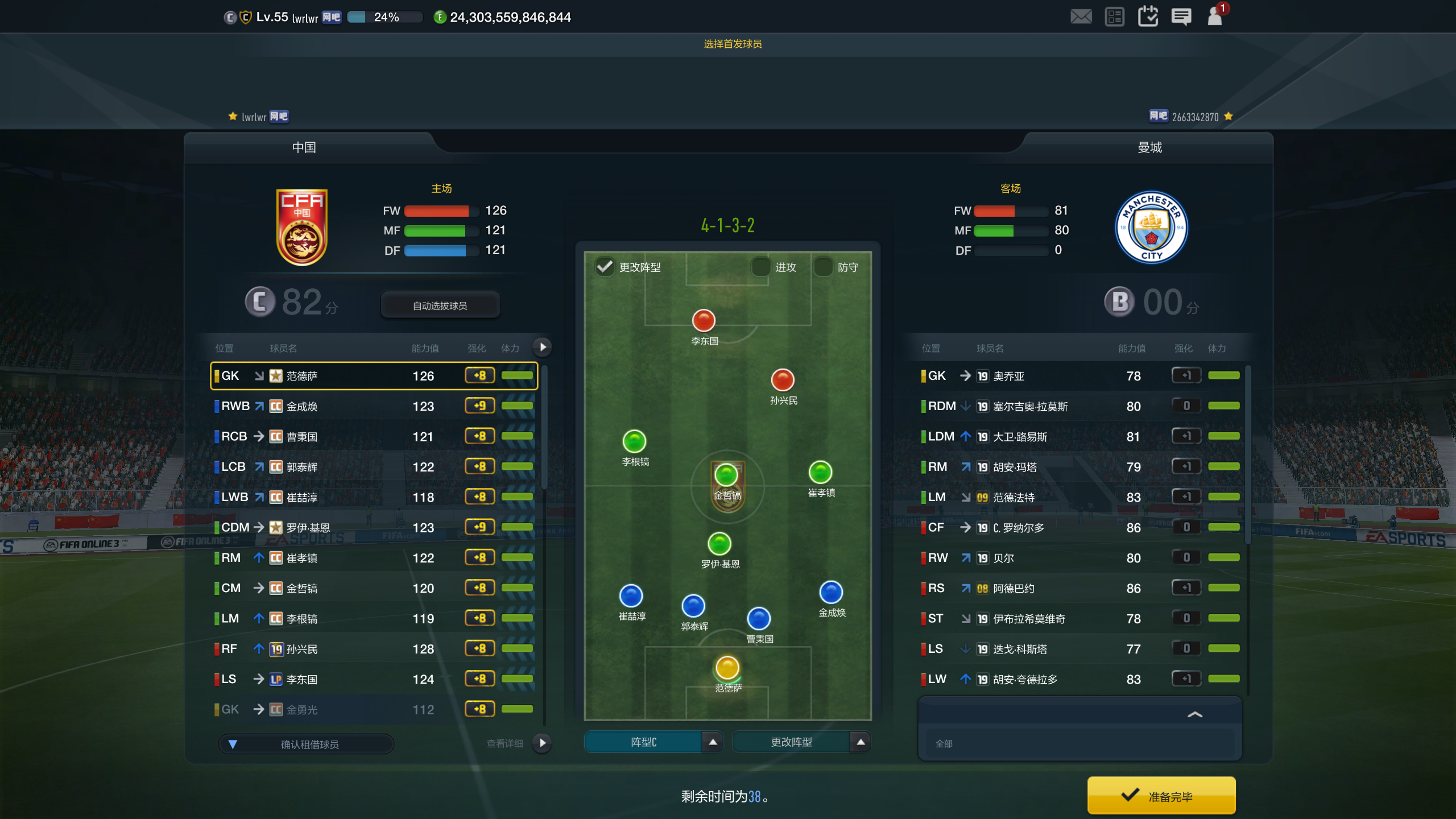Viewport: 1456px width, 819px height.
Task: Select goalkeeper 范德萨 in the roster
Action: [374, 376]
